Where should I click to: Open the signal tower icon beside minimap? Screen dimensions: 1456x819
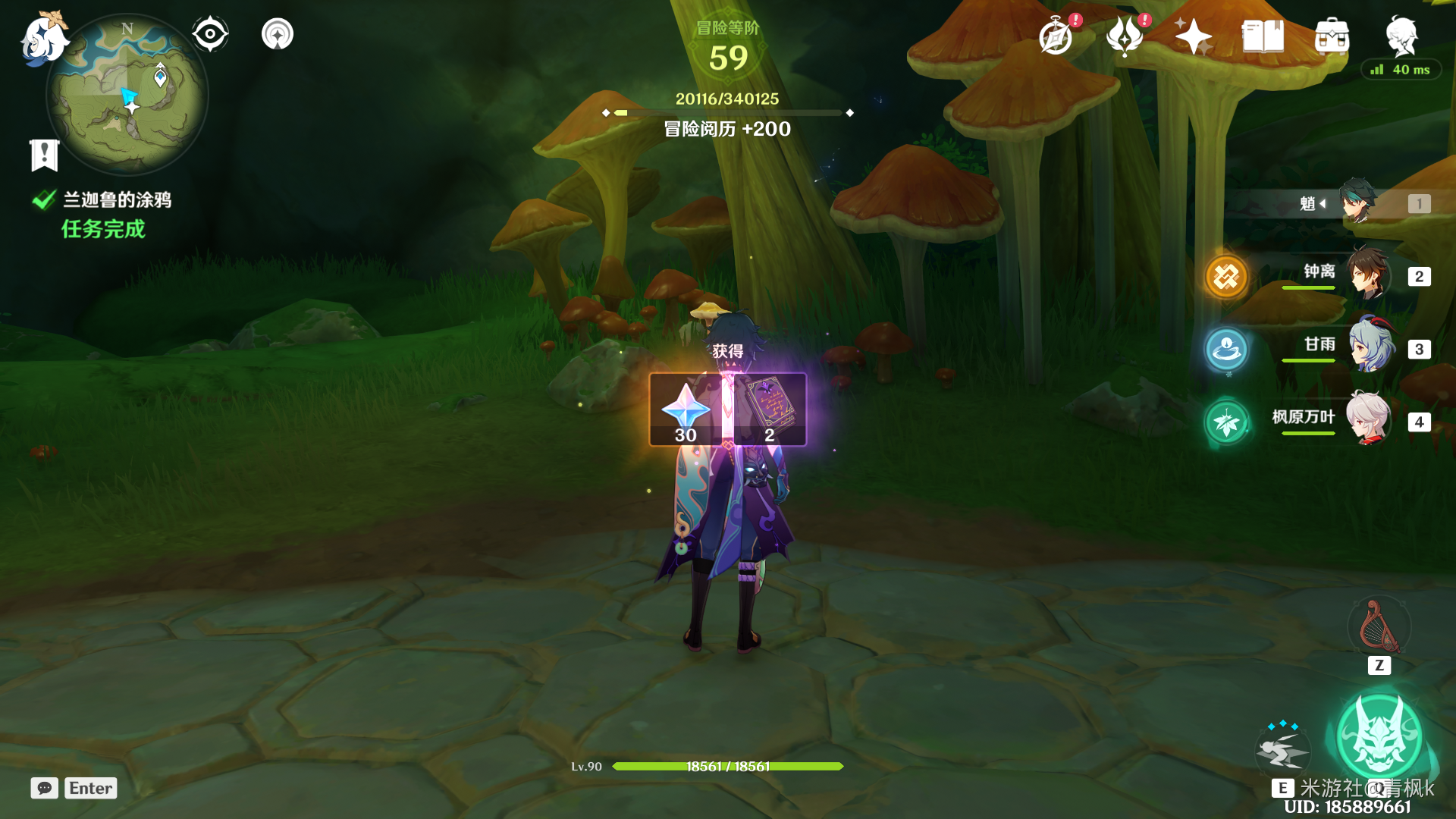[278, 34]
